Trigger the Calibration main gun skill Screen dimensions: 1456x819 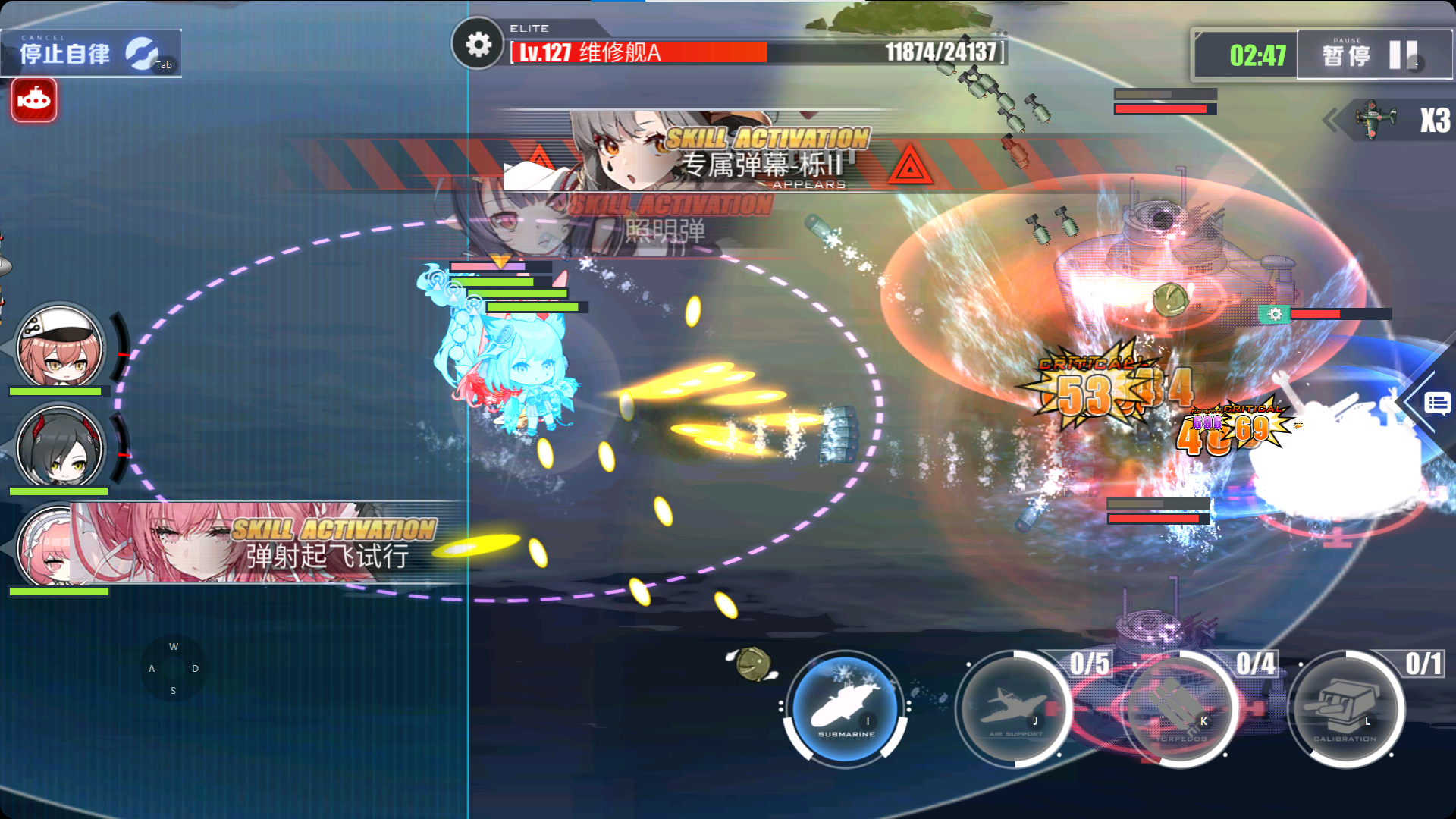pyautogui.click(x=1346, y=709)
